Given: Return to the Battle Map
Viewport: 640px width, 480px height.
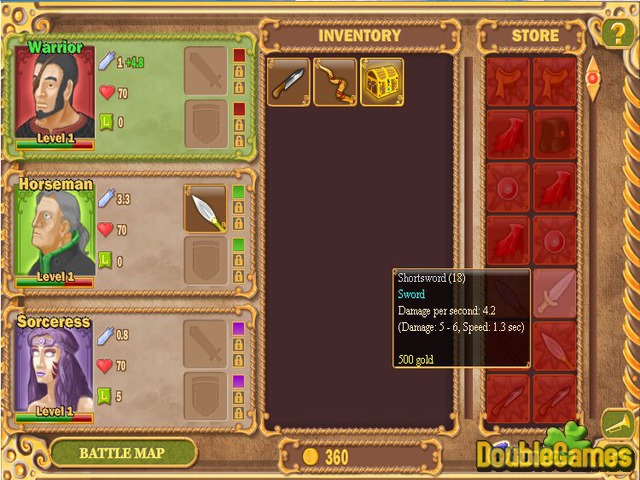Looking at the screenshot, I should (122, 453).
